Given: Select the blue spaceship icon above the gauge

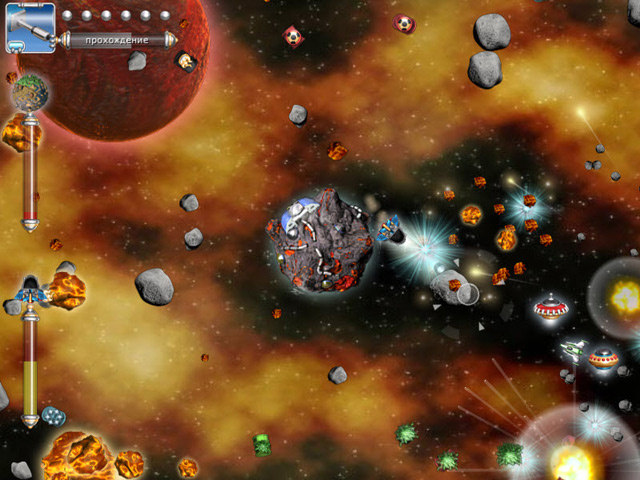Looking at the screenshot, I should coord(31,293).
